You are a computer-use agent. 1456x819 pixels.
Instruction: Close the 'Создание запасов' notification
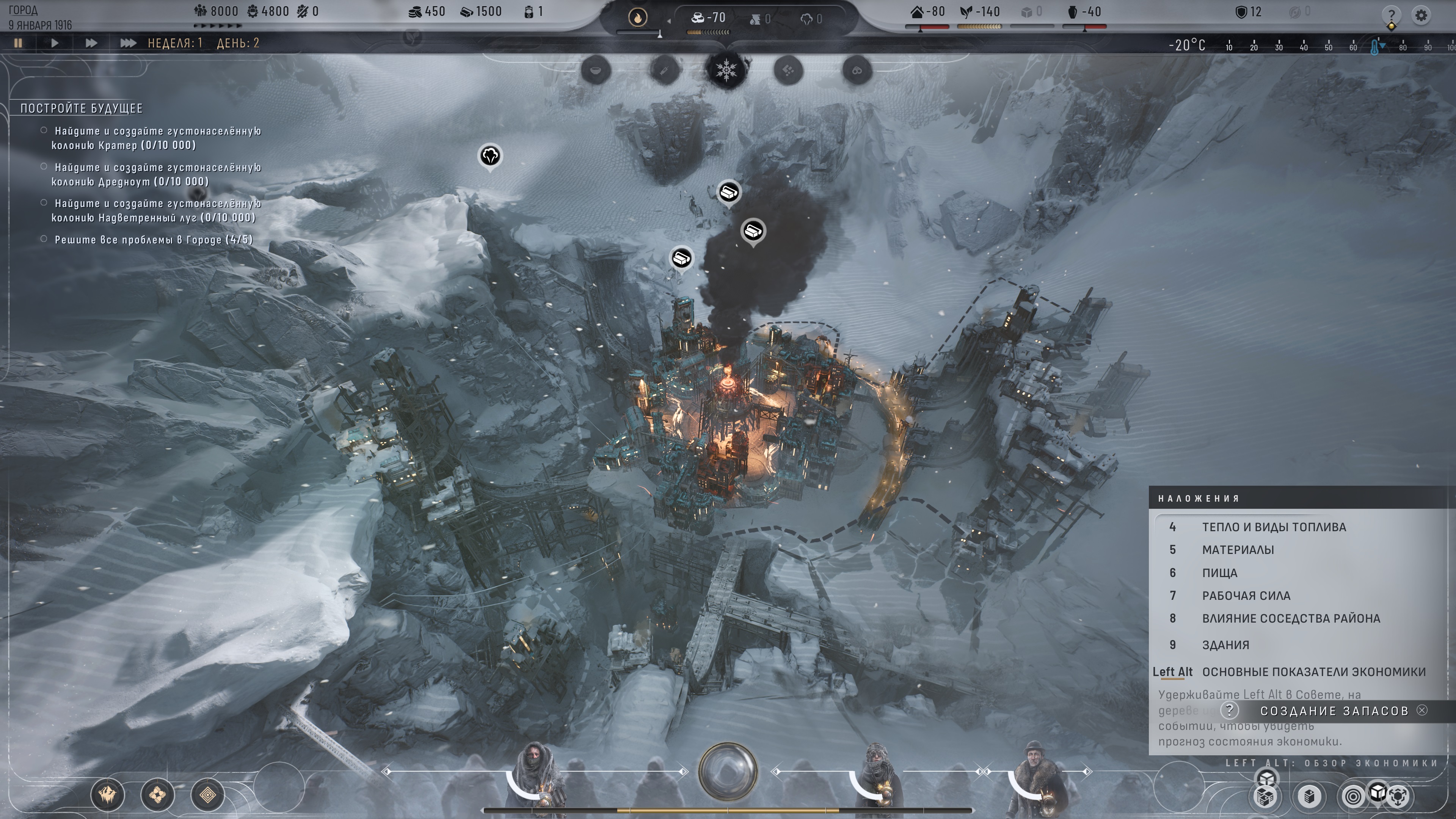pyautogui.click(x=1422, y=711)
